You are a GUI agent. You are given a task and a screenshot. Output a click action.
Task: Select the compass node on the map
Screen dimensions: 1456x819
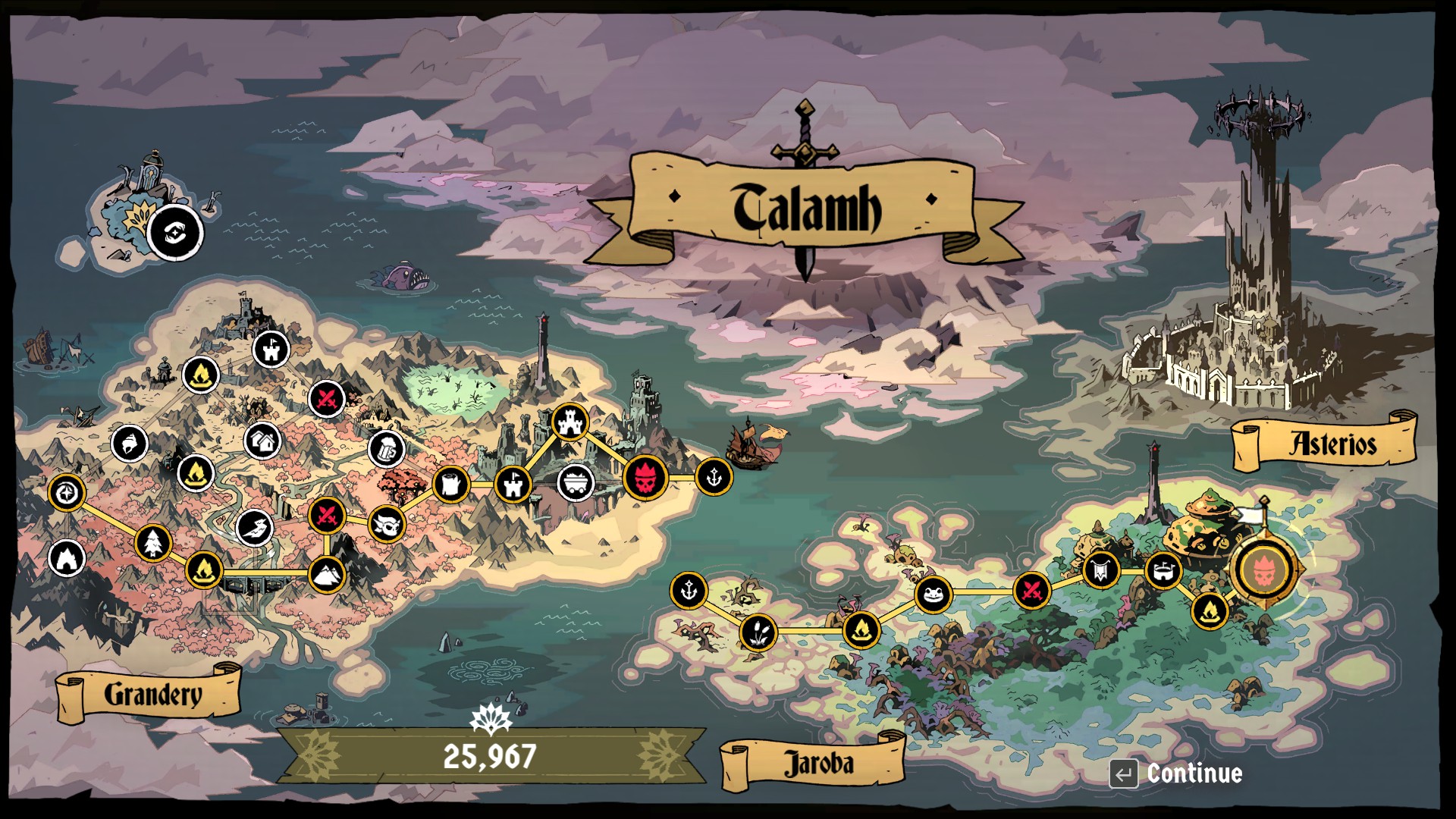click(66, 493)
